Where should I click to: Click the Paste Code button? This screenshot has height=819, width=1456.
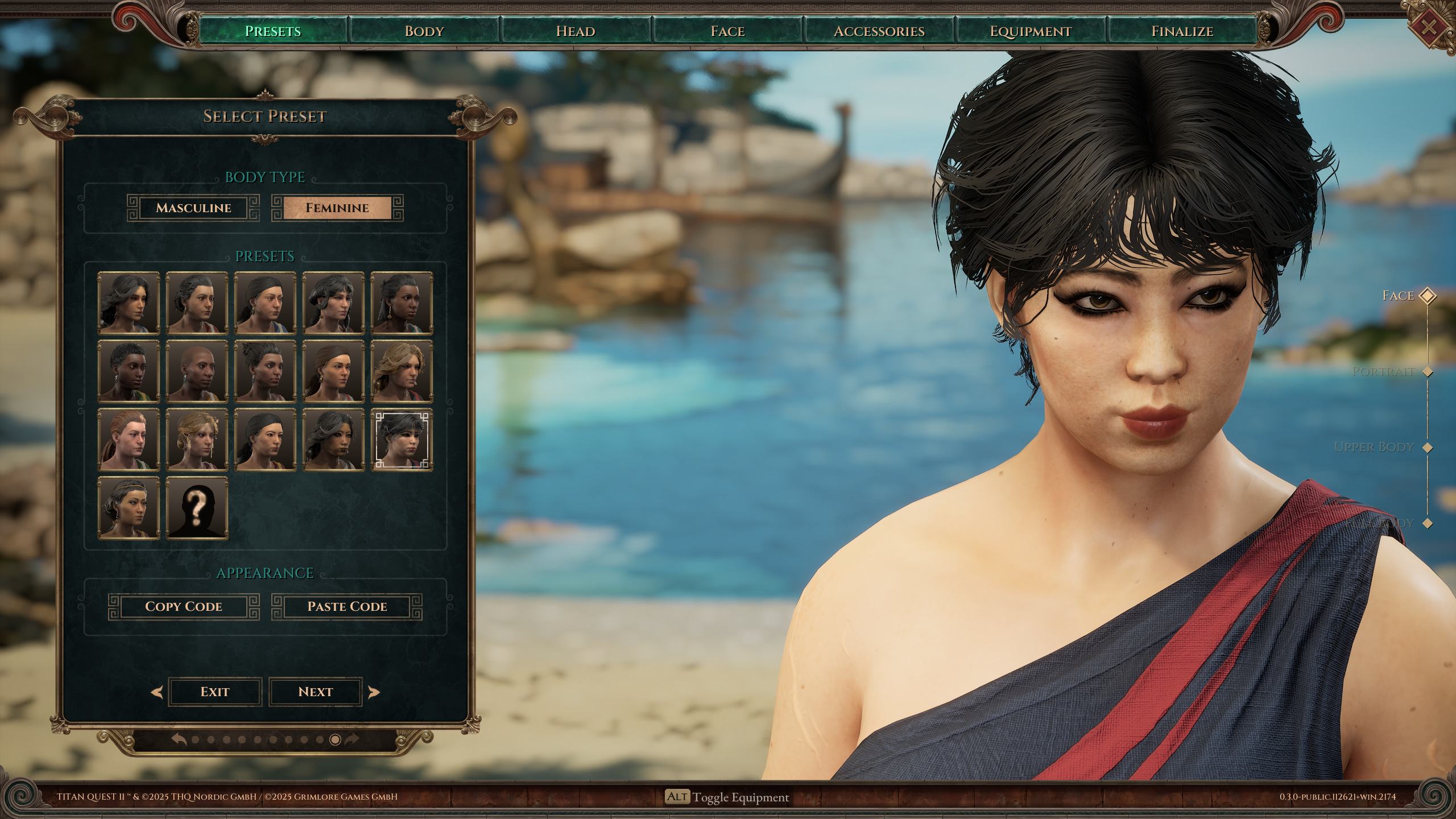click(x=347, y=606)
